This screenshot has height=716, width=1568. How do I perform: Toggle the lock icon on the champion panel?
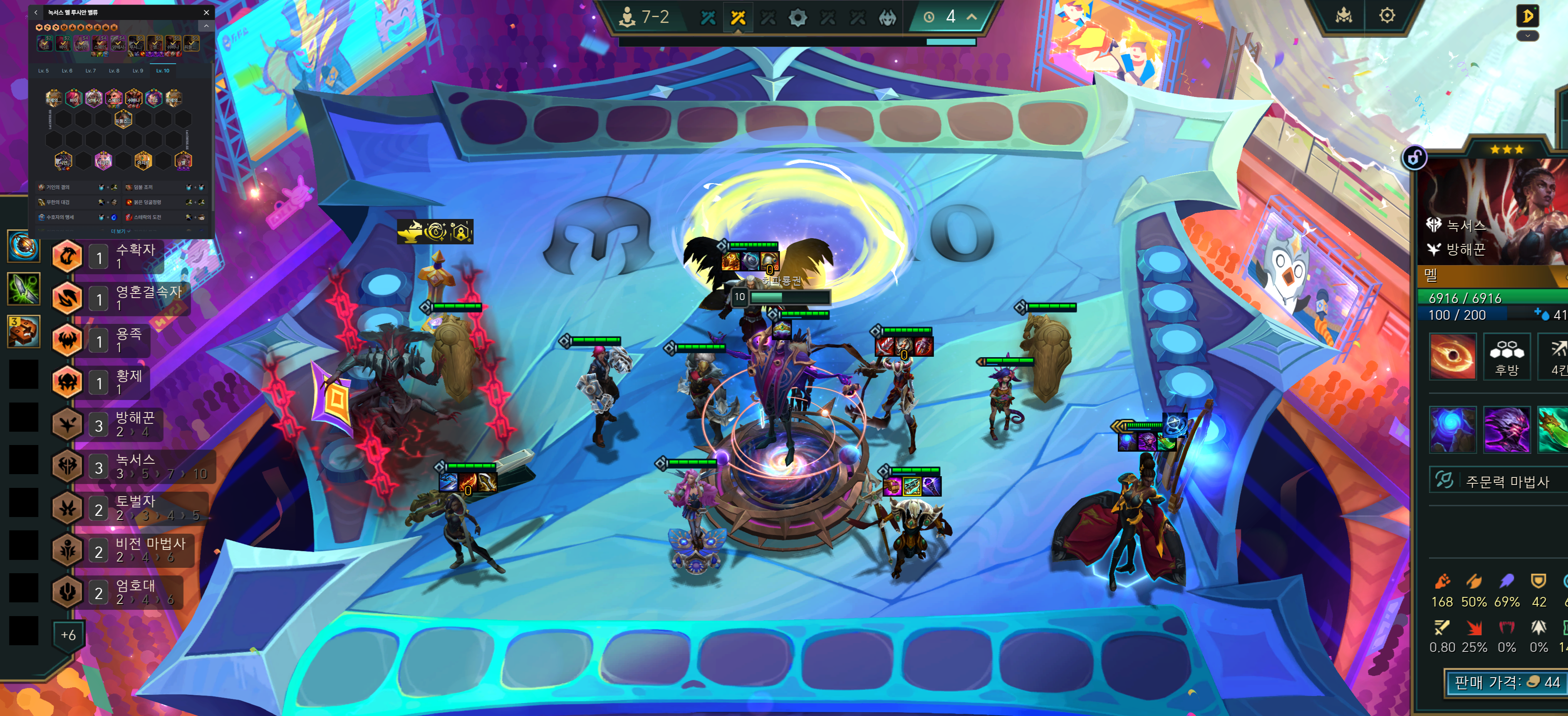click(1414, 158)
